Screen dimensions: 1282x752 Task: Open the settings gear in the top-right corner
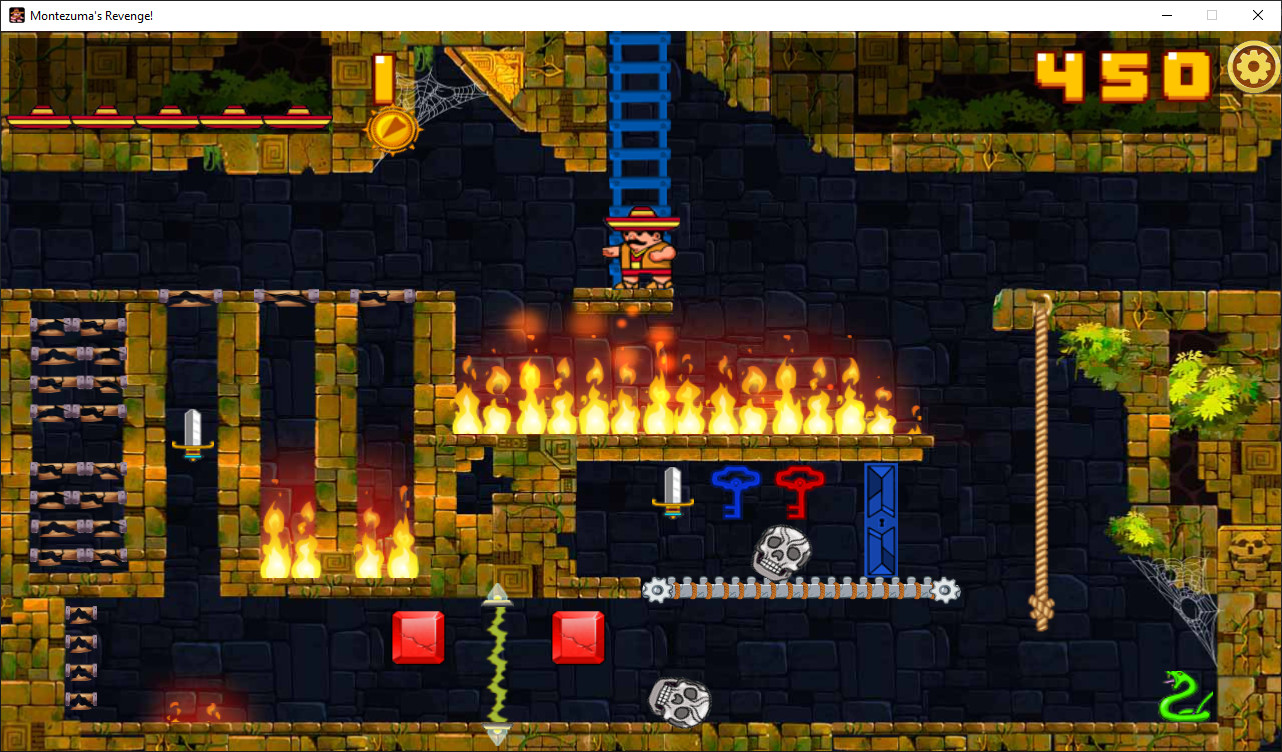(1253, 68)
